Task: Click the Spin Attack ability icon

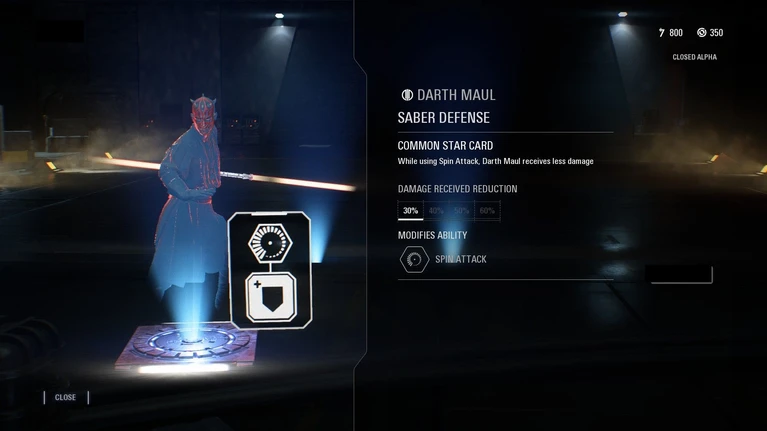Action: [414, 260]
